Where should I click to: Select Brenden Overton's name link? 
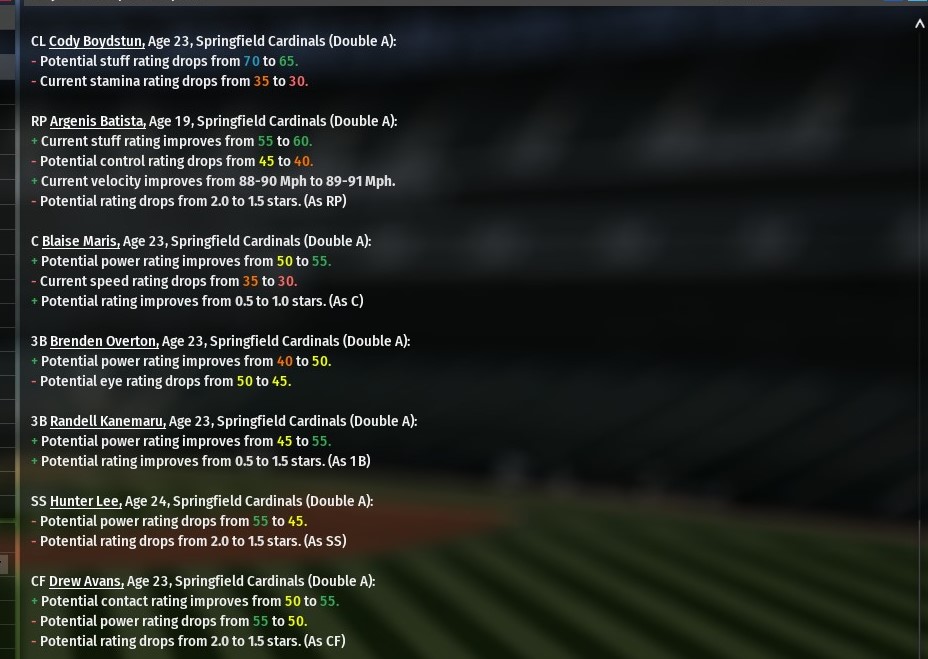104,341
